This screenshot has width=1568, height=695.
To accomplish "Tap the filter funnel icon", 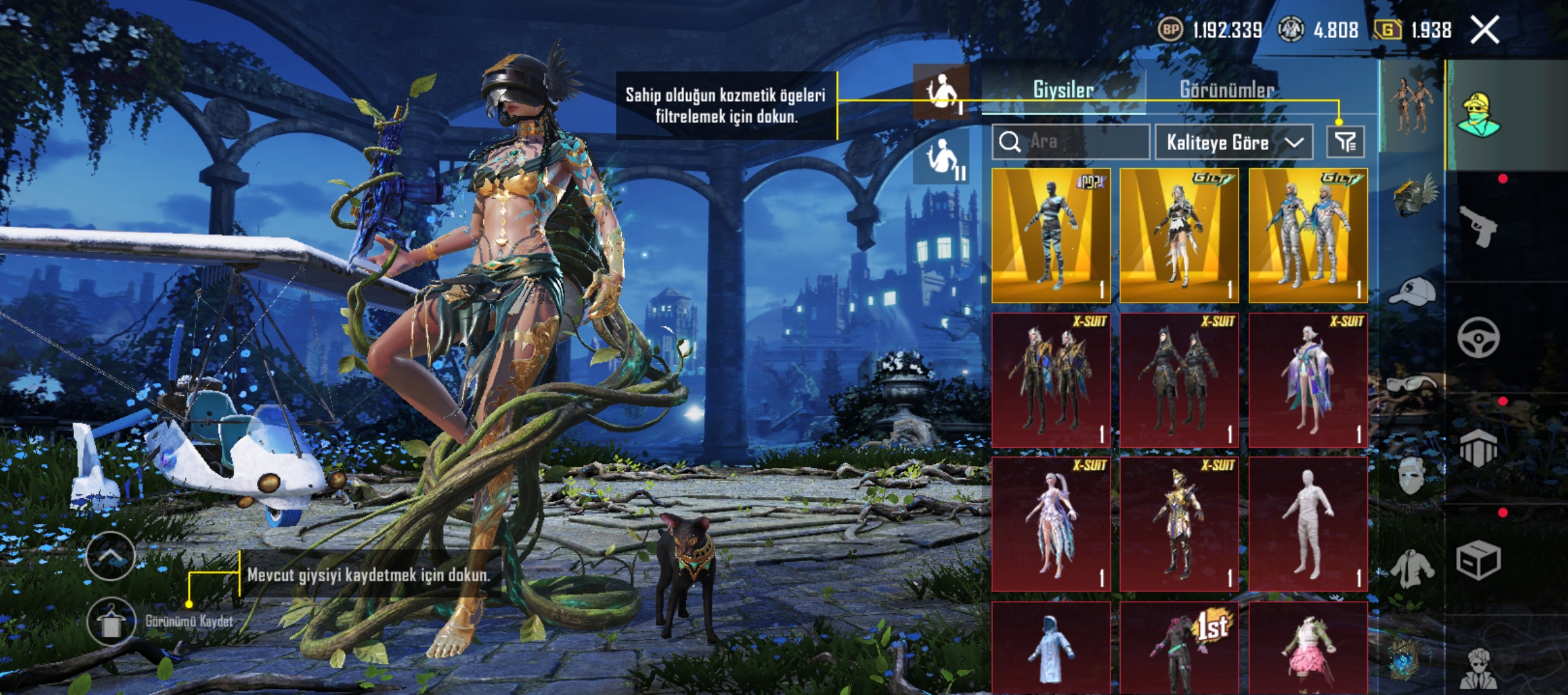I will [1345, 142].
